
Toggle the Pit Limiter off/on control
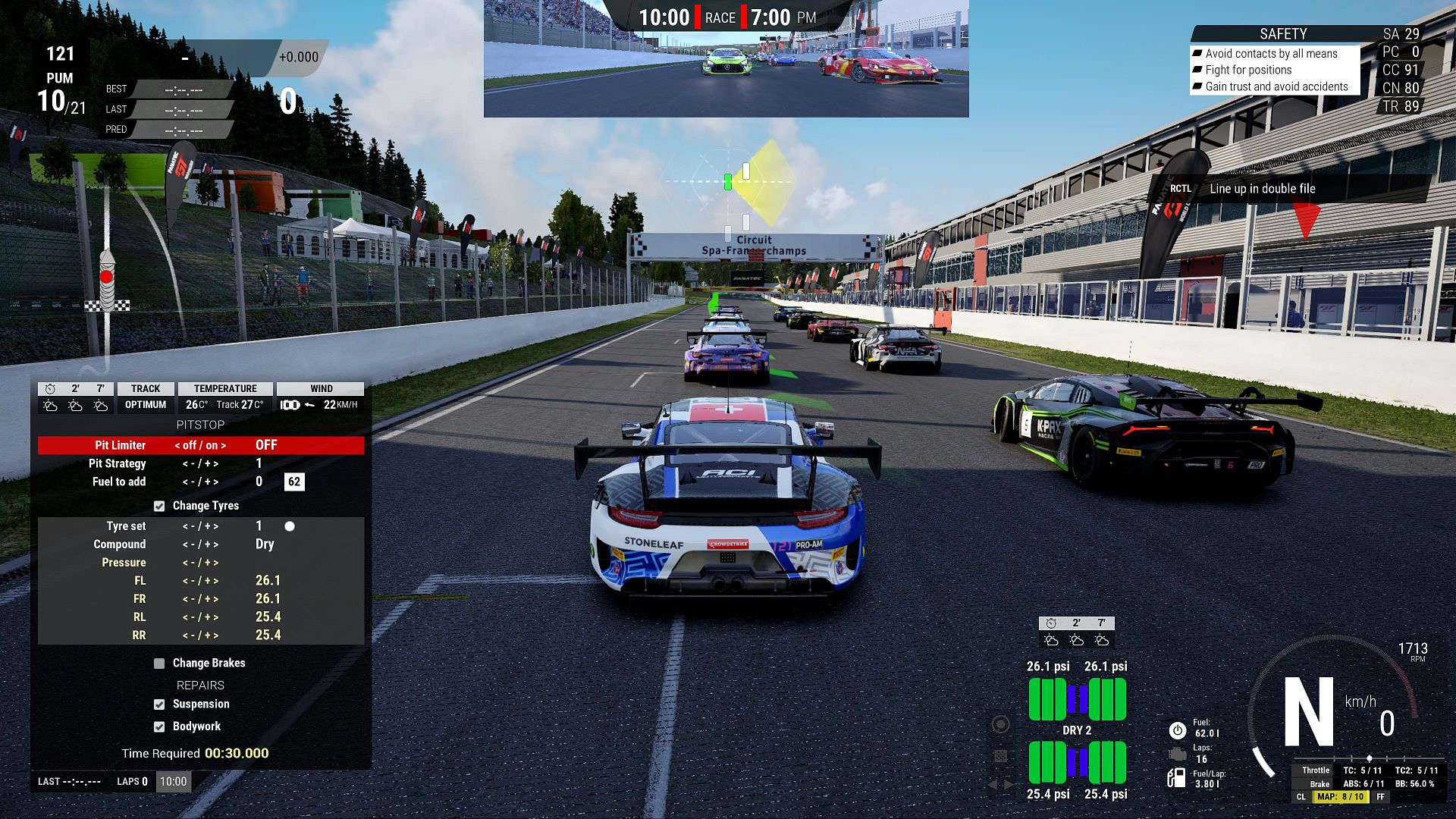point(200,445)
